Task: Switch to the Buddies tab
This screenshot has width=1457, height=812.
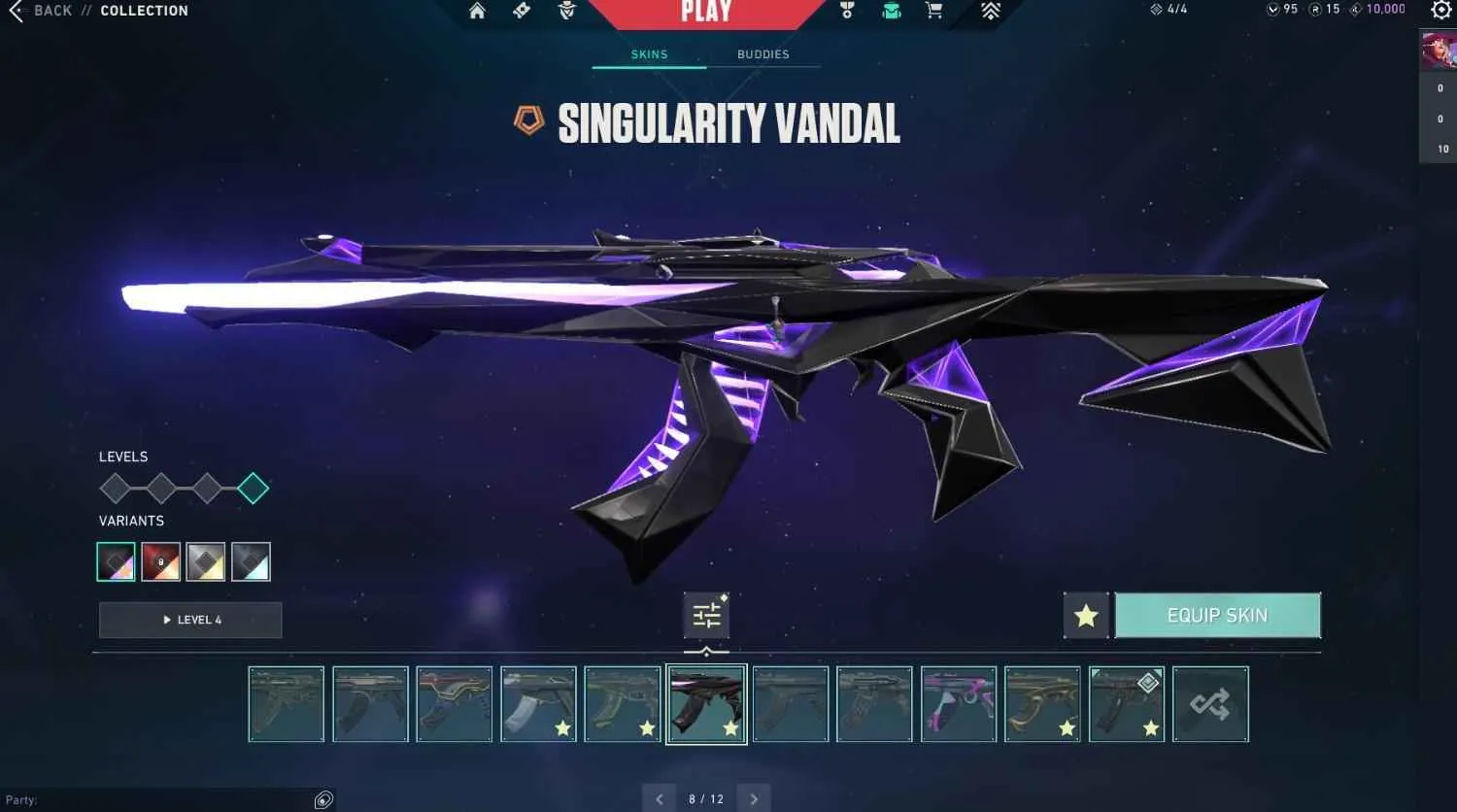Action: 763,54
